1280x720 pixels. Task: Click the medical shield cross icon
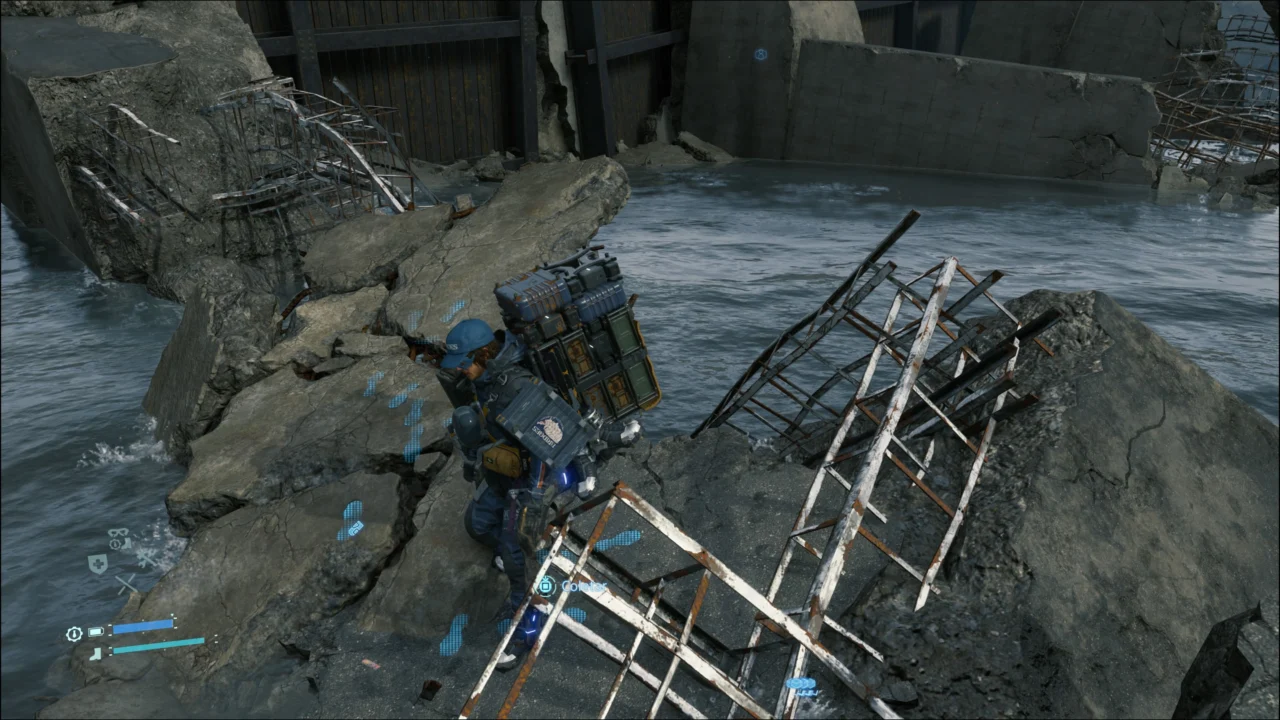click(99, 563)
